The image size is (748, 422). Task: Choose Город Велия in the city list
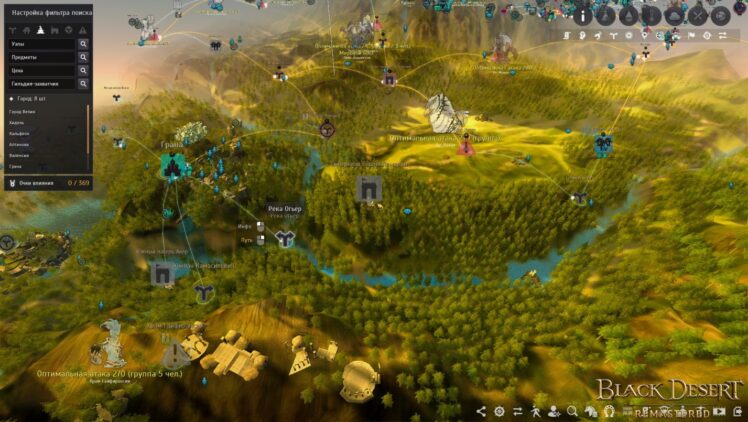coord(22,112)
